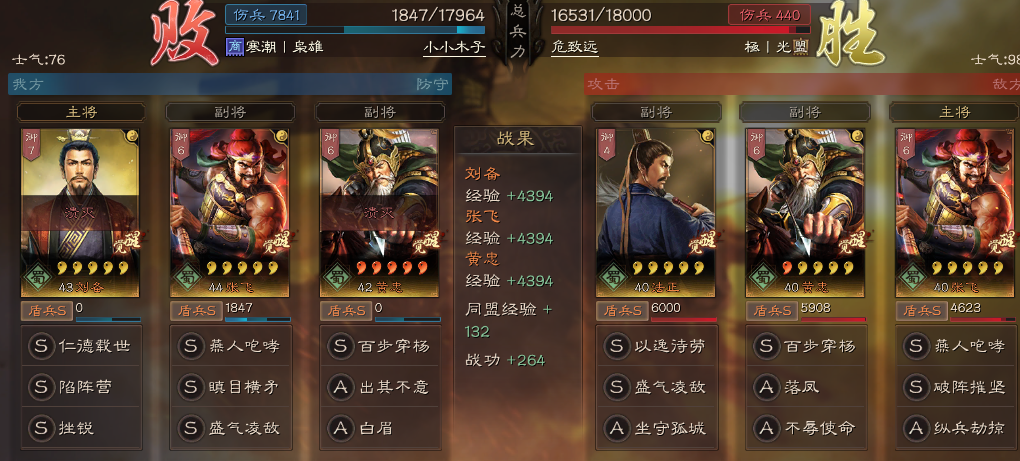
Task: Click the 纵兵劫掠 skill entry
Action: pyautogui.click(x=955, y=427)
